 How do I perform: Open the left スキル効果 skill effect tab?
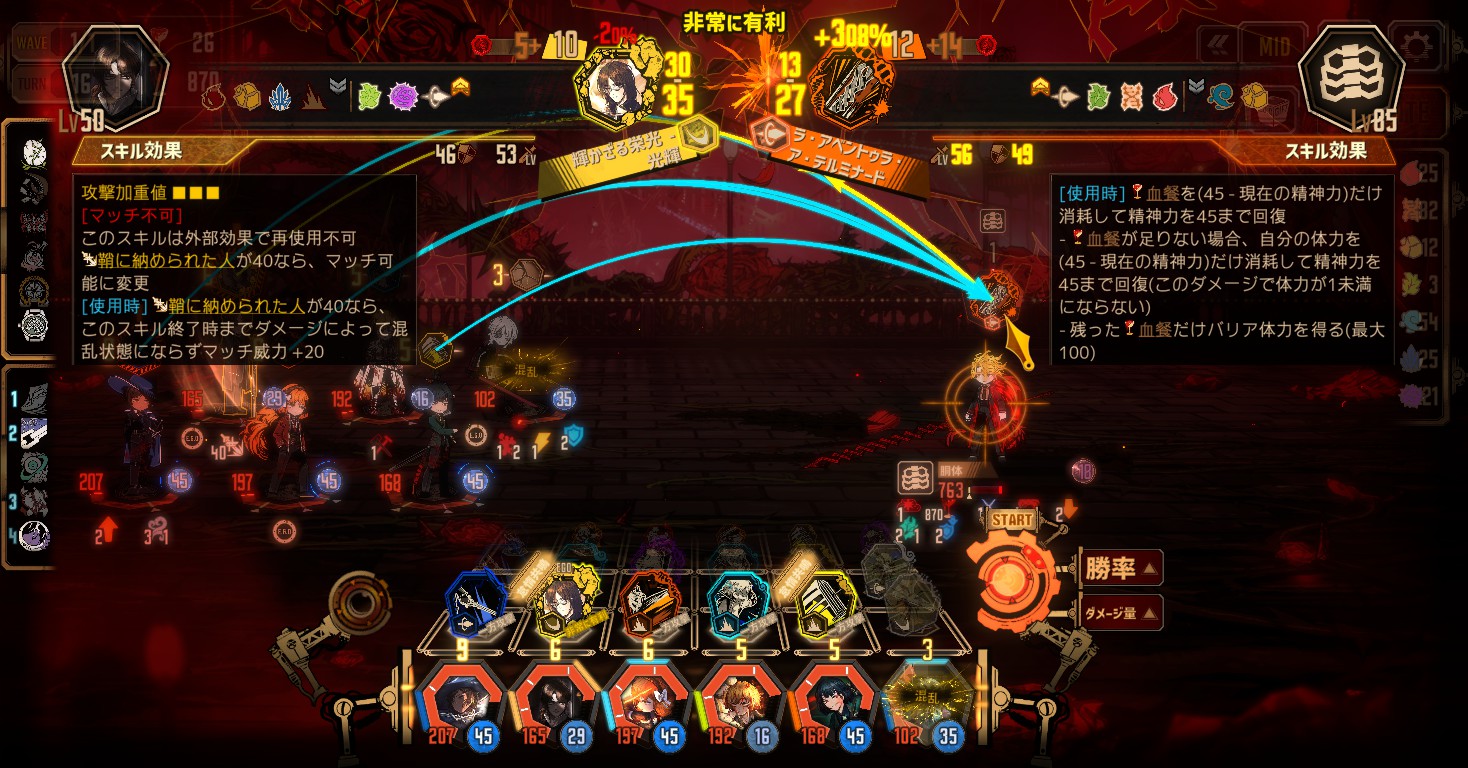[x=150, y=152]
